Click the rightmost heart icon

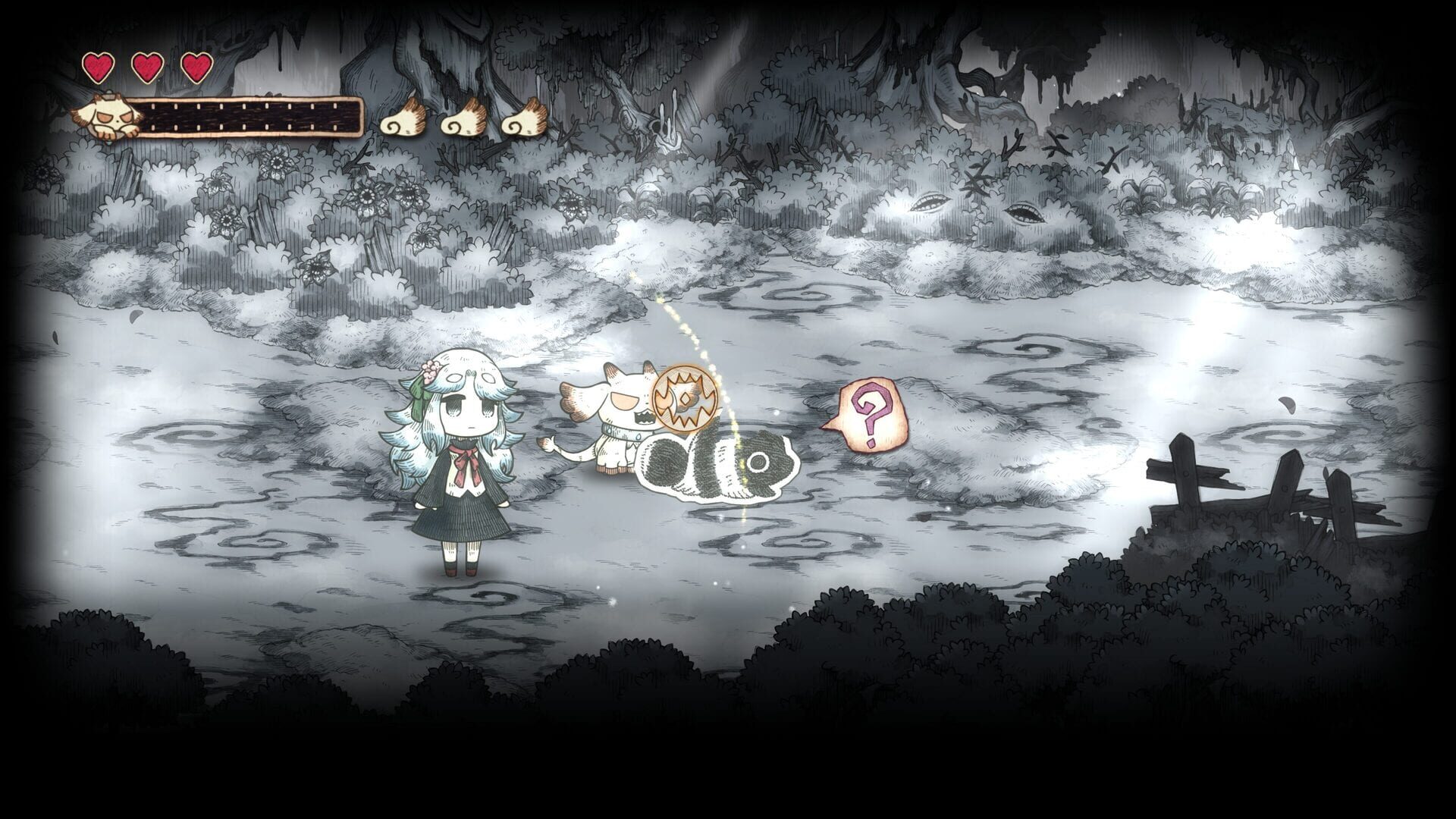pyautogui.click(x=196, y=67)
